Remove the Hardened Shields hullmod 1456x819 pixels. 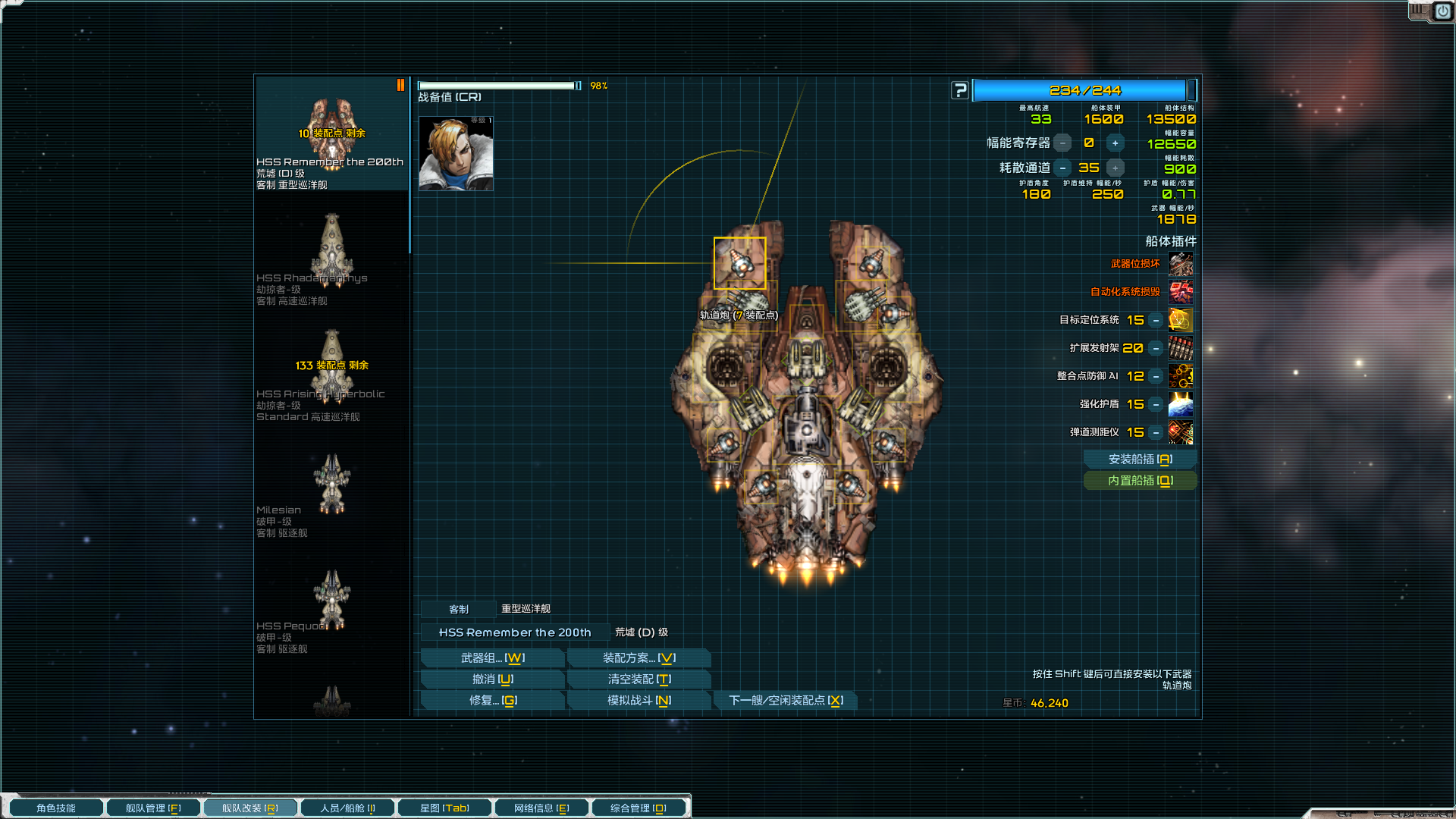(x=1156, y=405)
